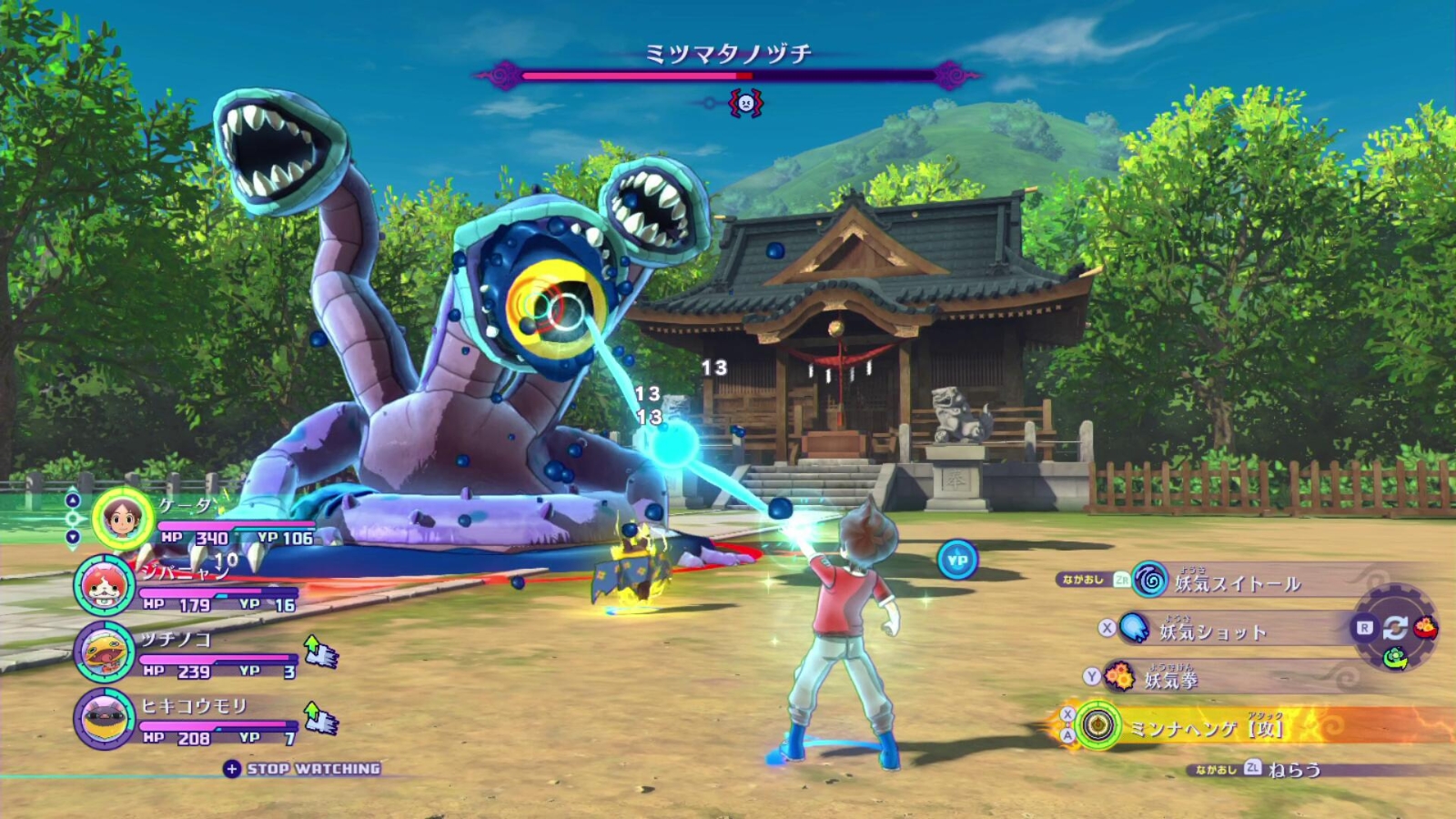The width and height of the screenshot is (1456, 819).
Task: Pick Tsuchinoko's party portrait
Action: (x=105, y=652)
